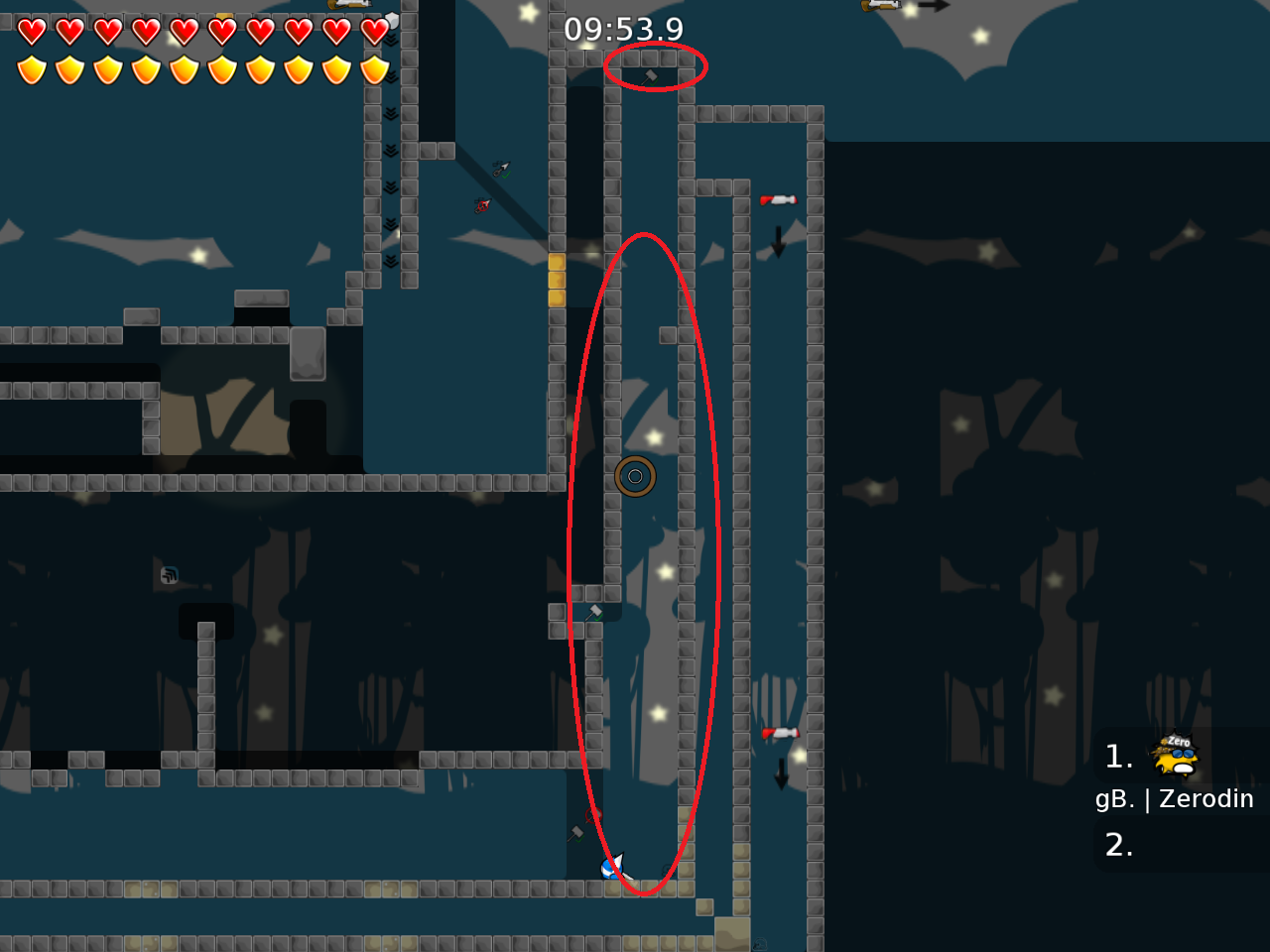Viewport: 1270px width, 952px height.
Task: Click the hammer marker above the blue tee
Action: click(x=576, y=832)
